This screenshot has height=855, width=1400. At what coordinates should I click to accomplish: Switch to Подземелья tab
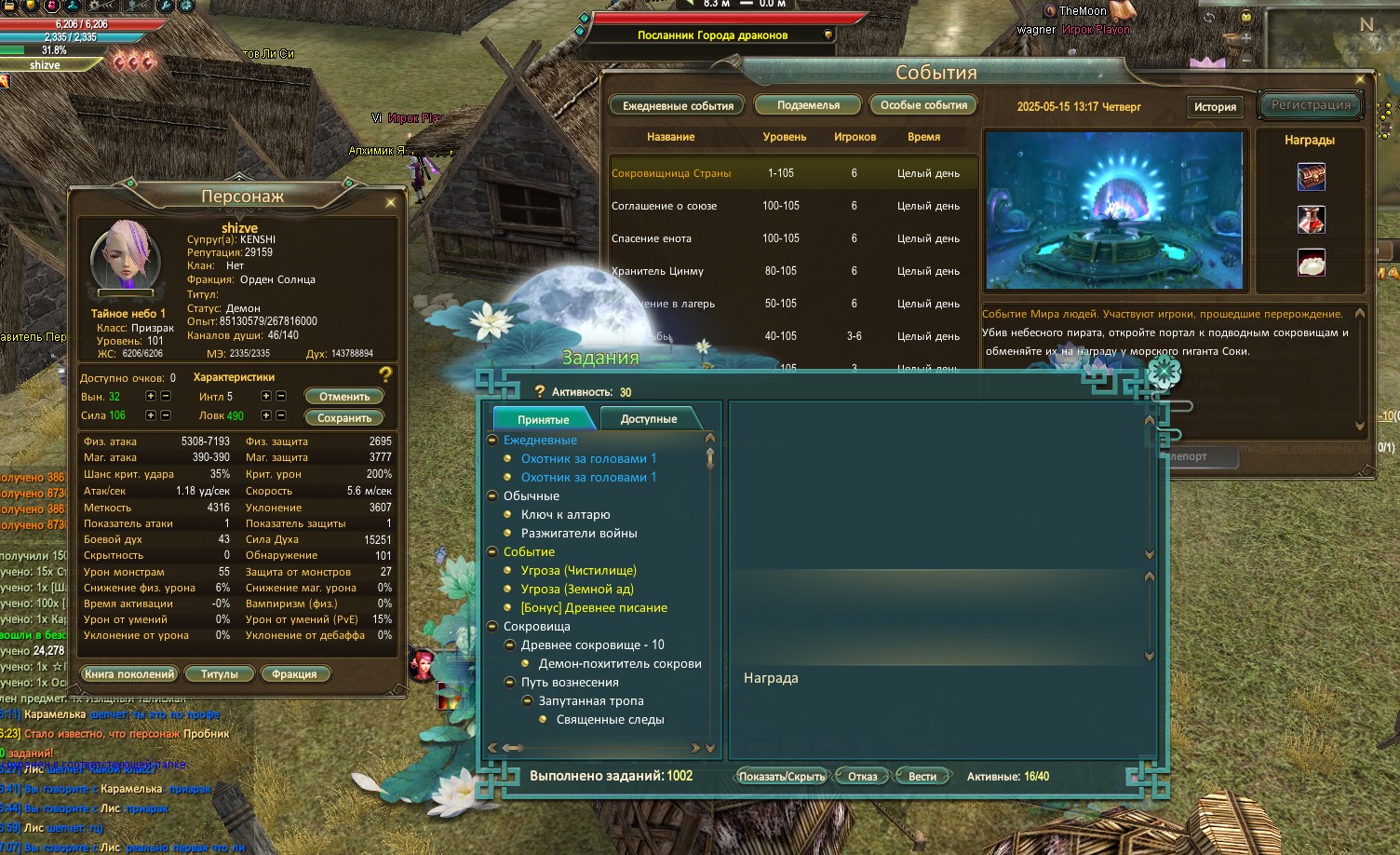point(808,105)
